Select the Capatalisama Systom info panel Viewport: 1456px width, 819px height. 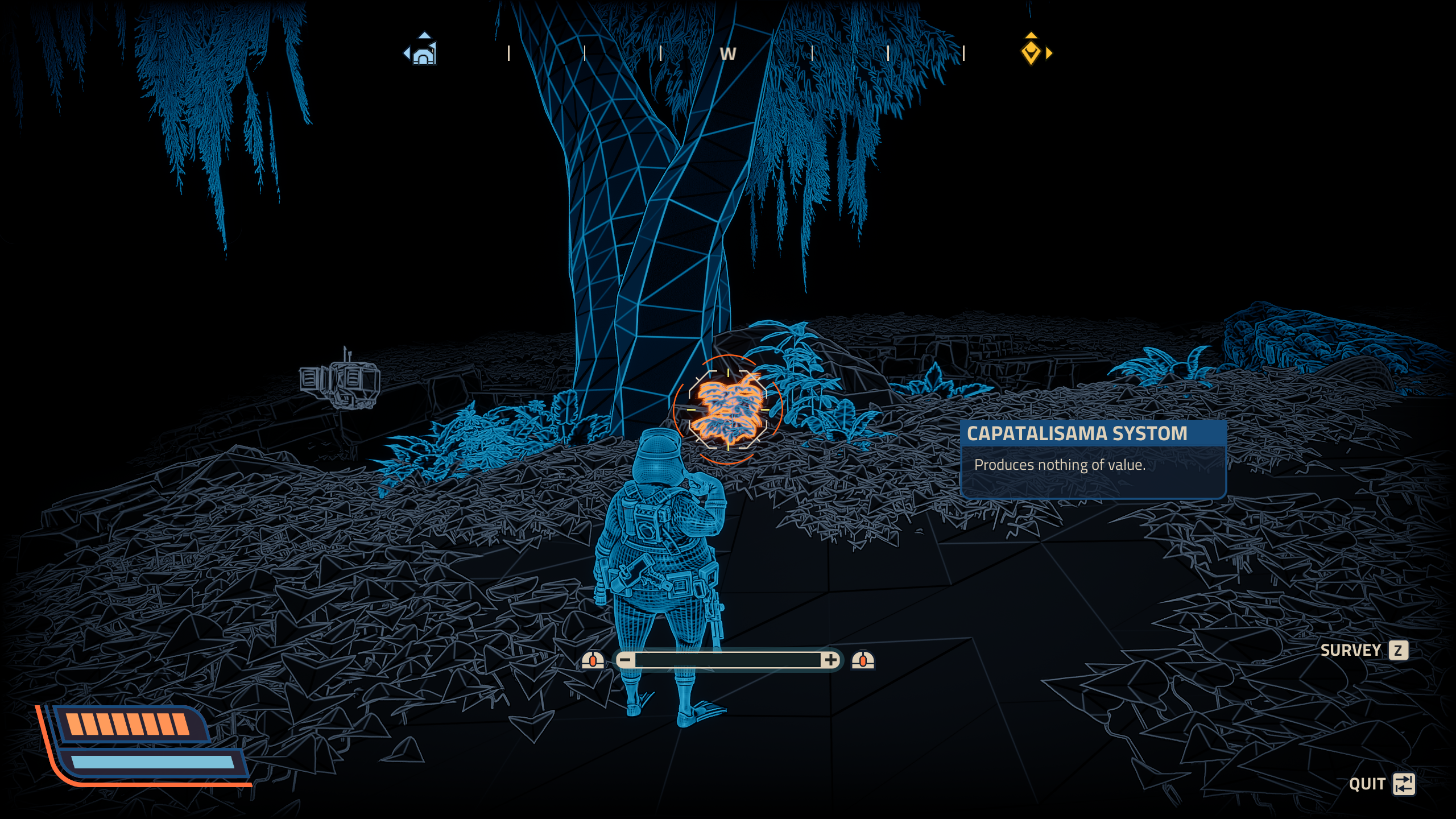(x=1093, y=458)
